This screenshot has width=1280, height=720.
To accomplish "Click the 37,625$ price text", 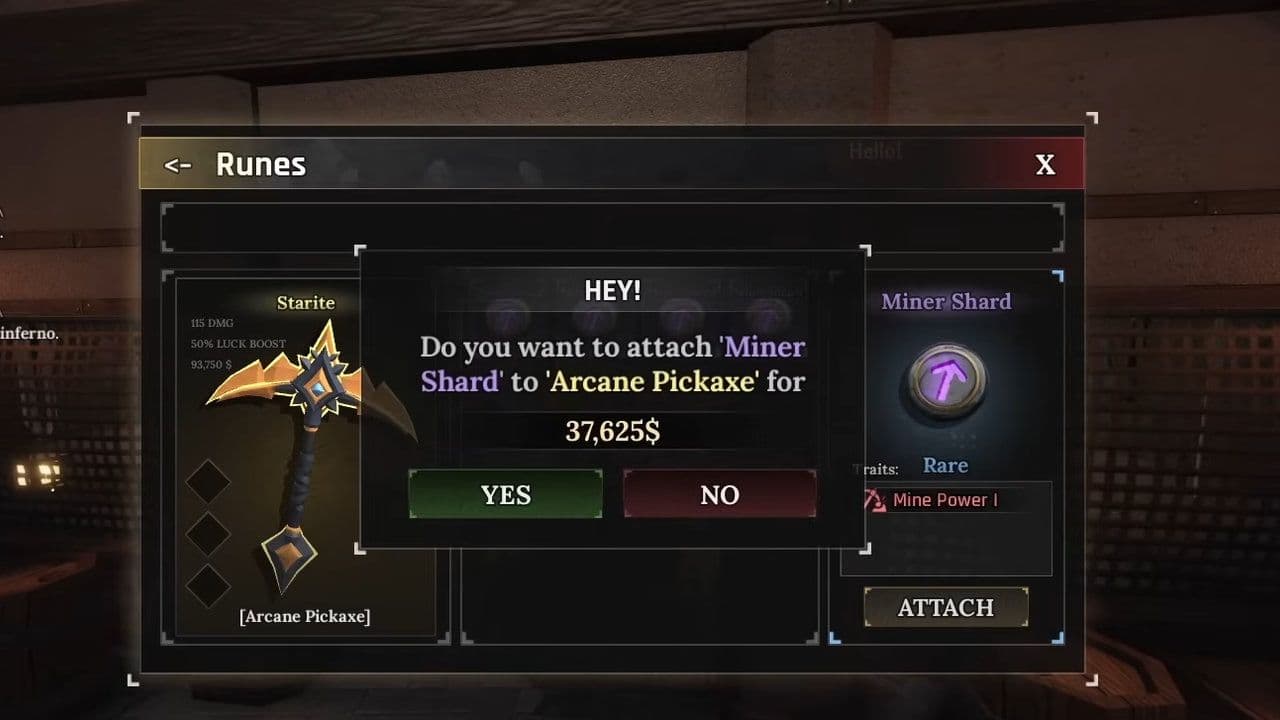I will [611, 429].
